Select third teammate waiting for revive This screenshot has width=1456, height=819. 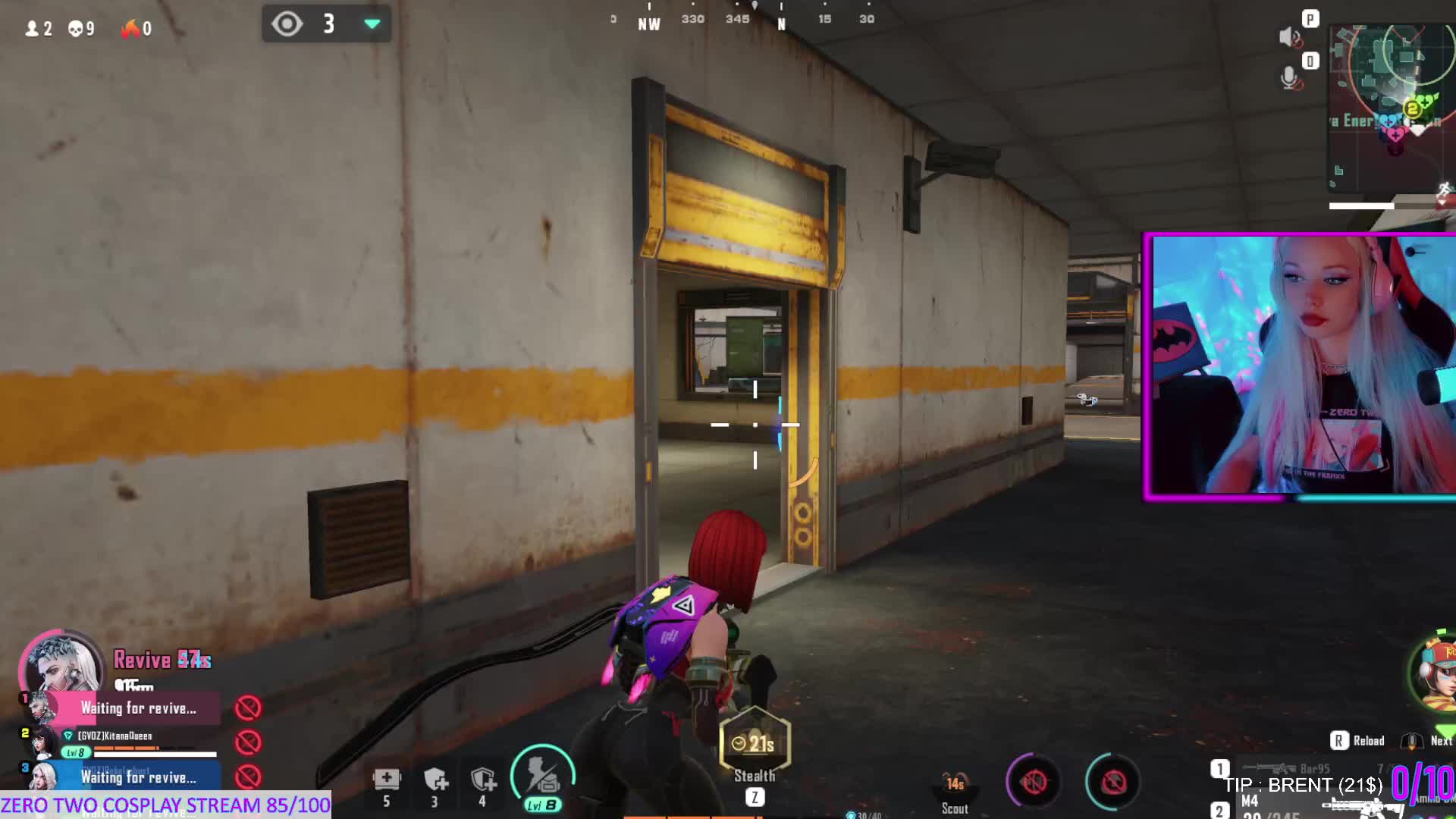click(x=138, y=777)
